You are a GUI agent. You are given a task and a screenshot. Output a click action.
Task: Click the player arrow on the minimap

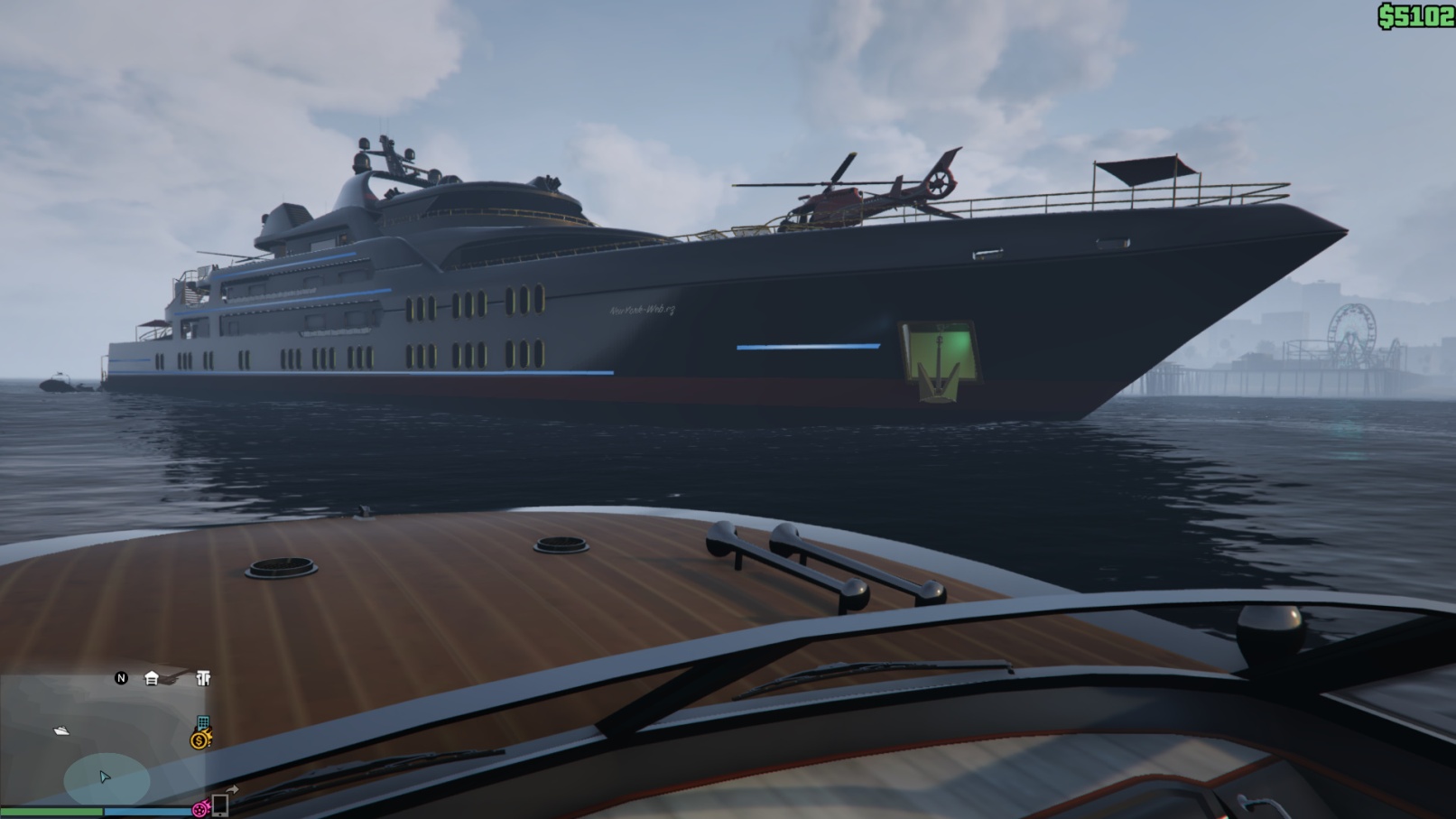pos(105,777)
